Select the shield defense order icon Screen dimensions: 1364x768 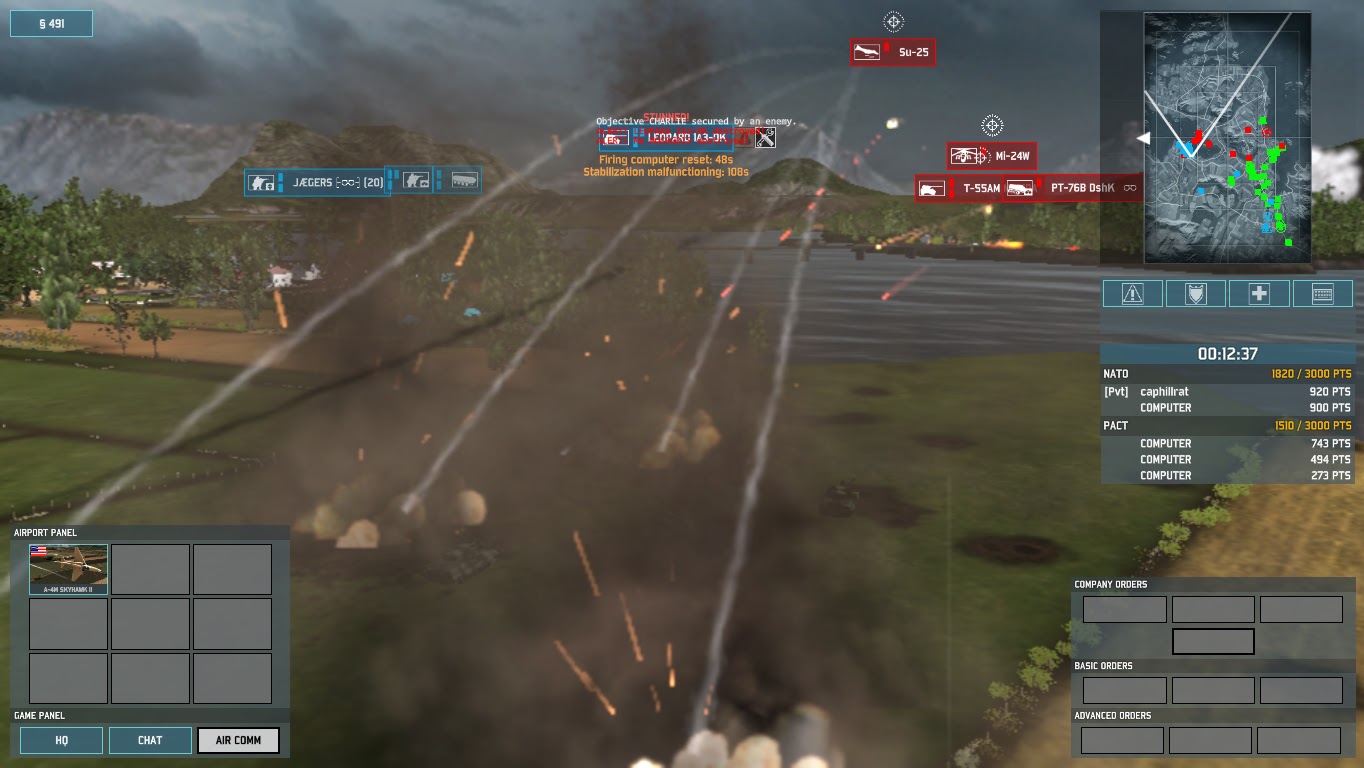(1195, 293)
